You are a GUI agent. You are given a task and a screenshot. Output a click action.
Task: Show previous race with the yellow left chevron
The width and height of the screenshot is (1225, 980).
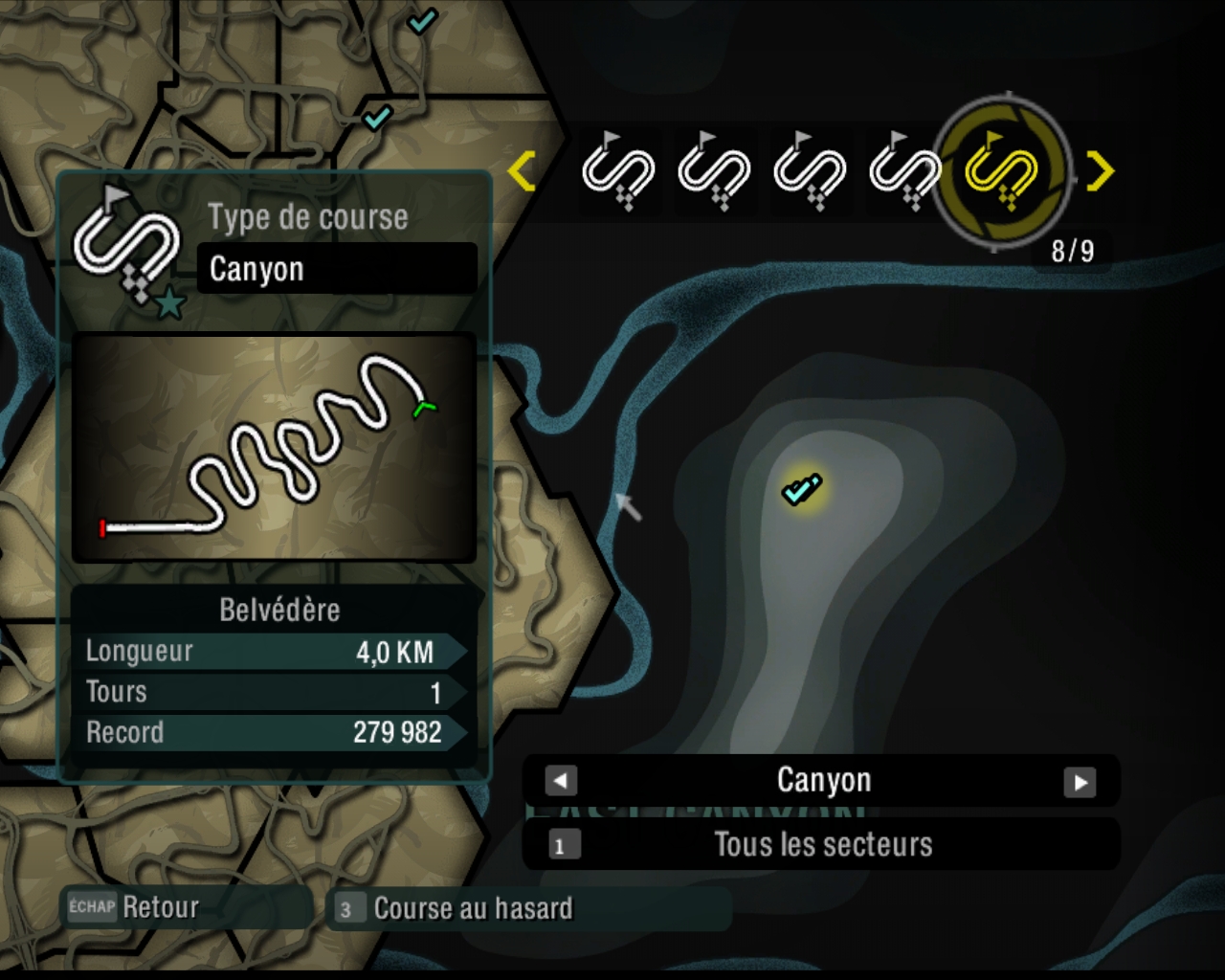522,171
